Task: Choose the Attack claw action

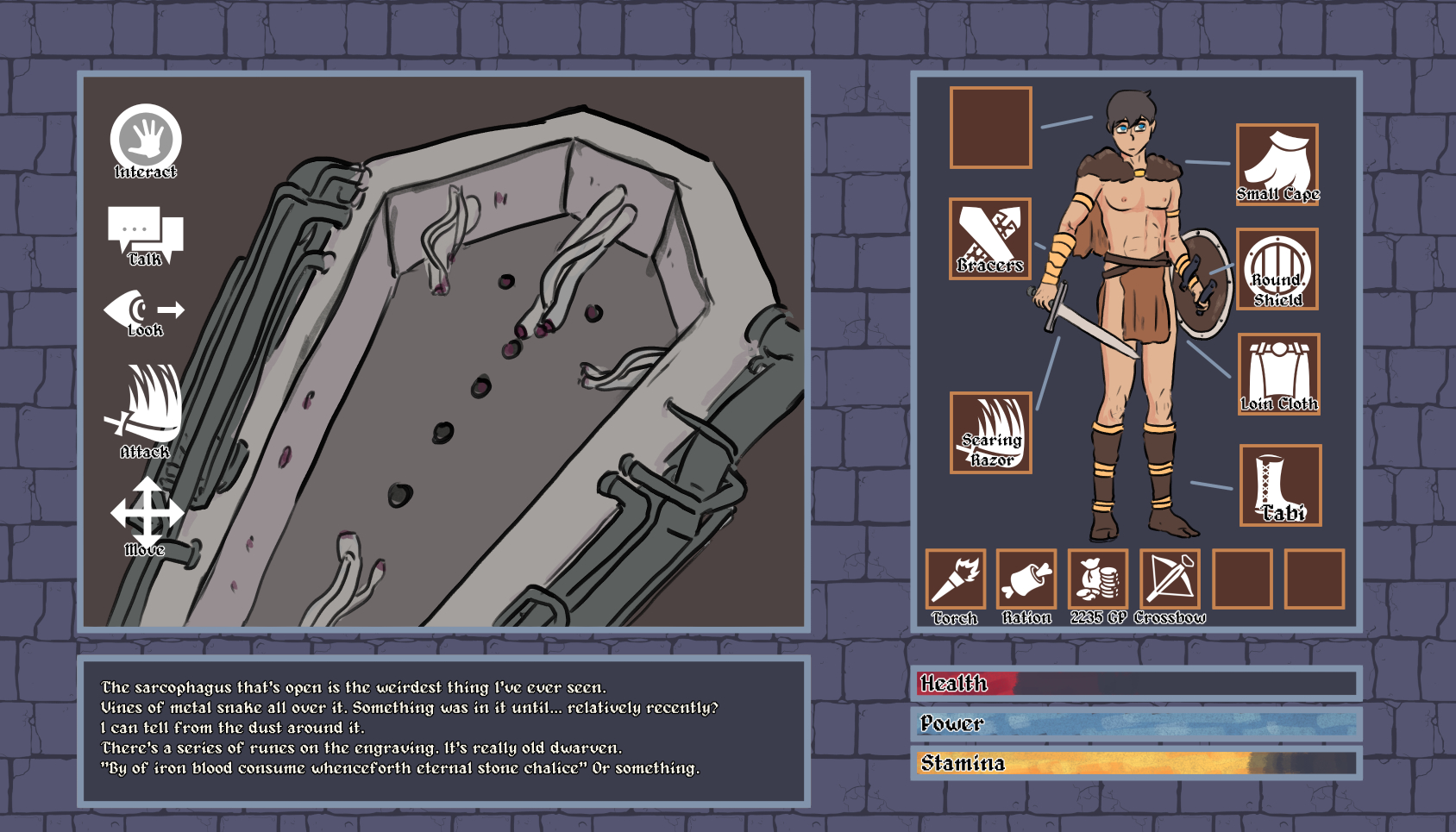Action: click(147, 409)
